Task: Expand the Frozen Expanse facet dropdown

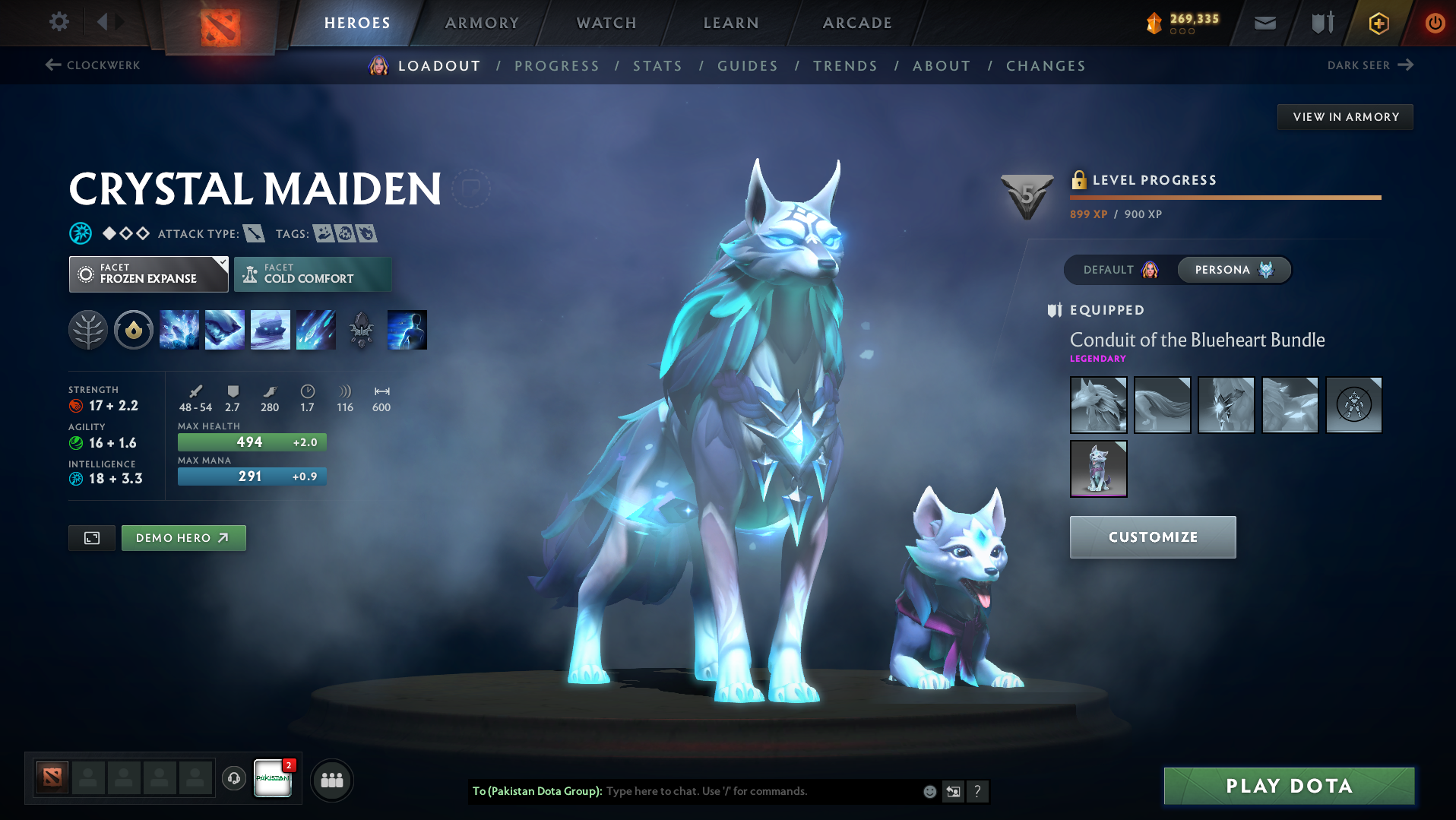Action: (x=148, y=274)
